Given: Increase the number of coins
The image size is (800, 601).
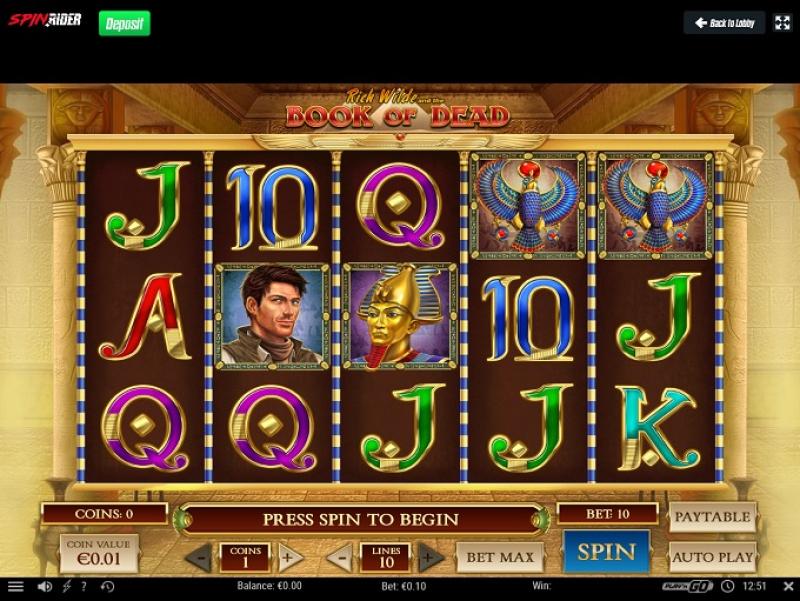Looking at the screenshot, I should pyautogui.click(x=290, y=557).
